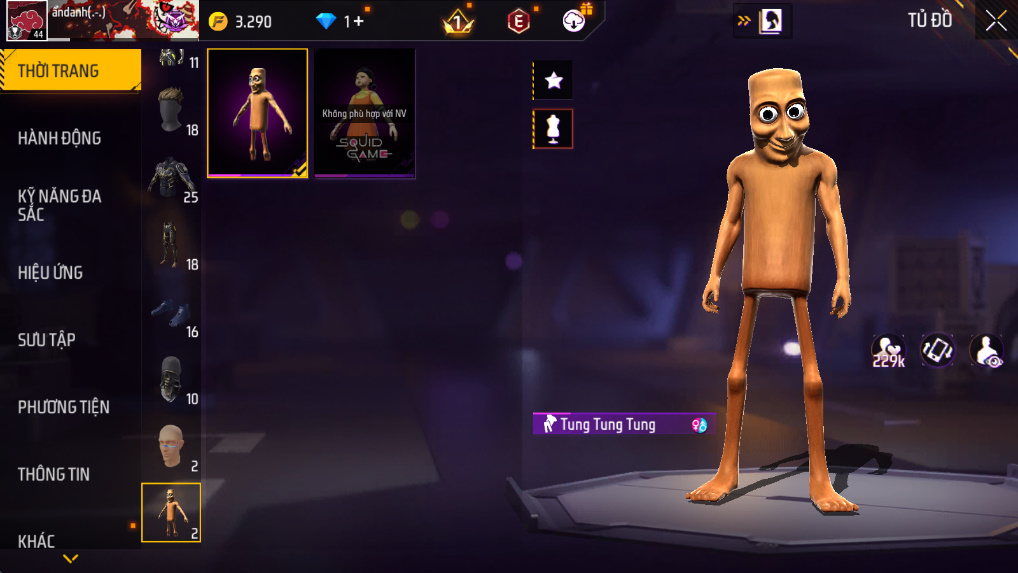1018x573 pixels.
Task: Select the KỸ NĂNG ĐA SẮC tab
Action: pyautogui.click(x=60, y=205)
